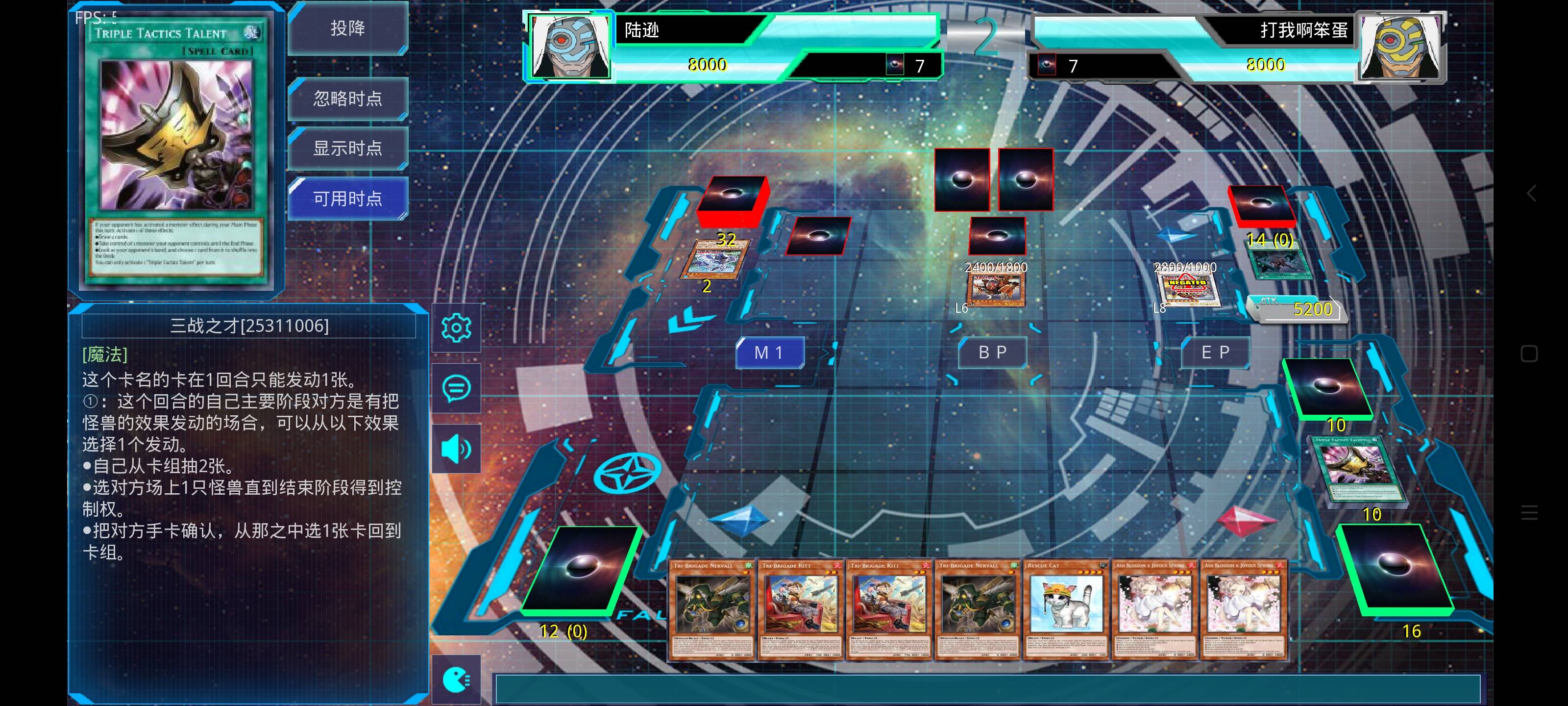Go to the EP end phase
This screenshot has height=706, width=1568.
coord(1216,353)
